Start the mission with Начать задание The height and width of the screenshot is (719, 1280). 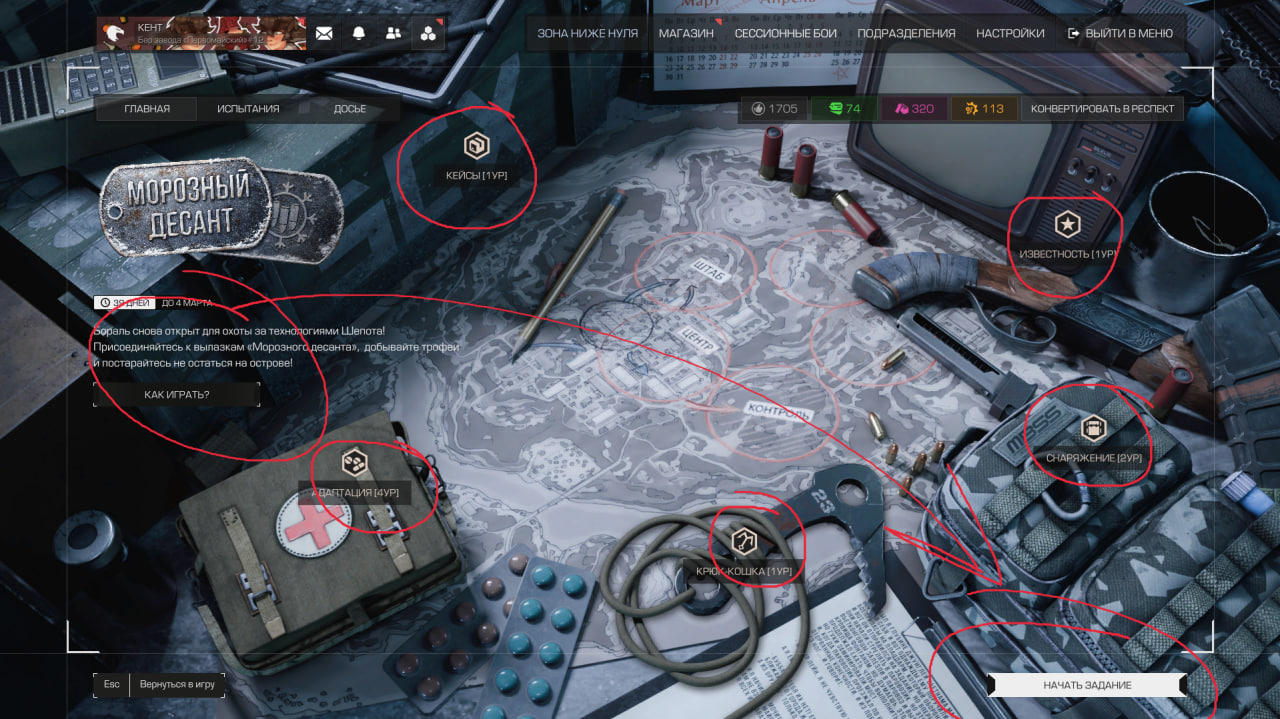[1087, 685]
